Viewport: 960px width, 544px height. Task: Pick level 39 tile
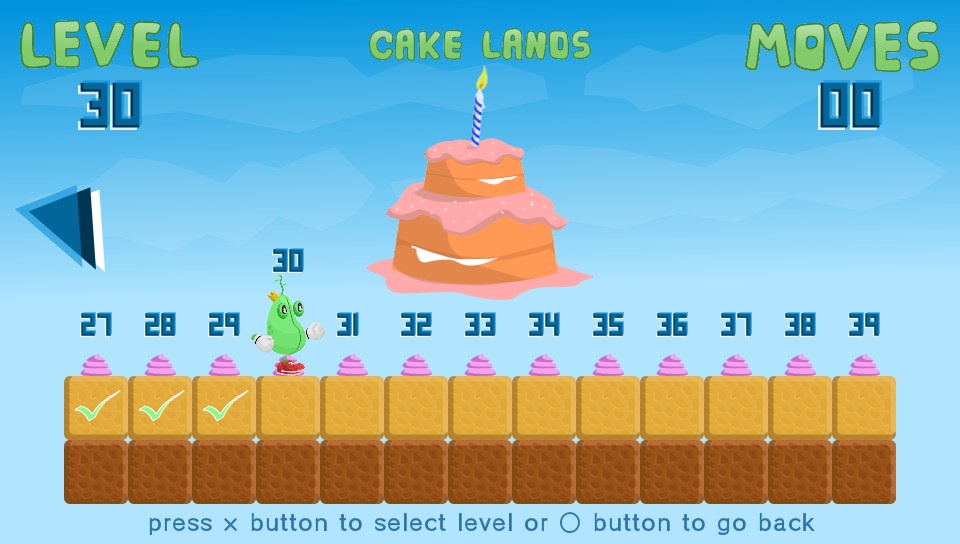tap(864, 407)
